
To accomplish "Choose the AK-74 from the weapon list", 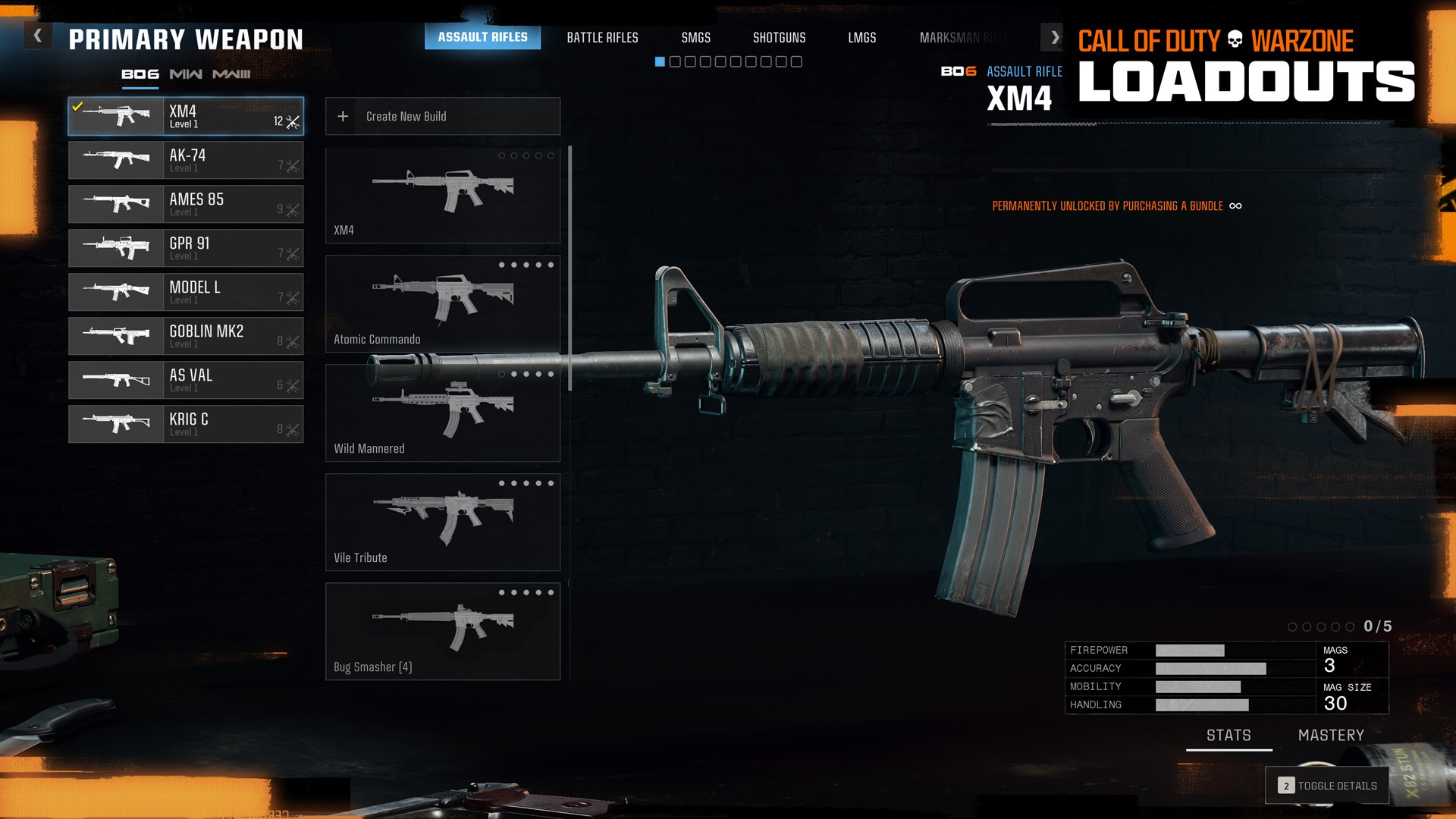I will click(x=186, y=160).
